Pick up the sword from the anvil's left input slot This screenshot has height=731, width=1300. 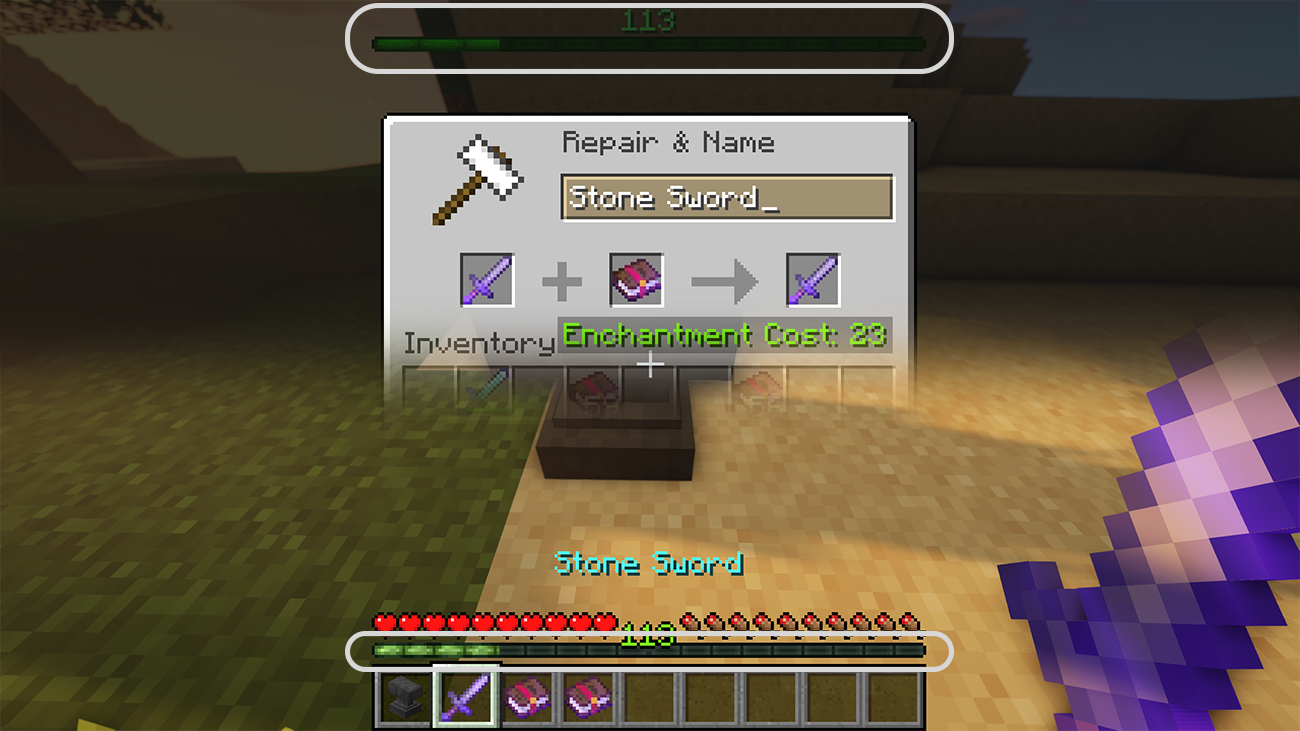point(487,280)
